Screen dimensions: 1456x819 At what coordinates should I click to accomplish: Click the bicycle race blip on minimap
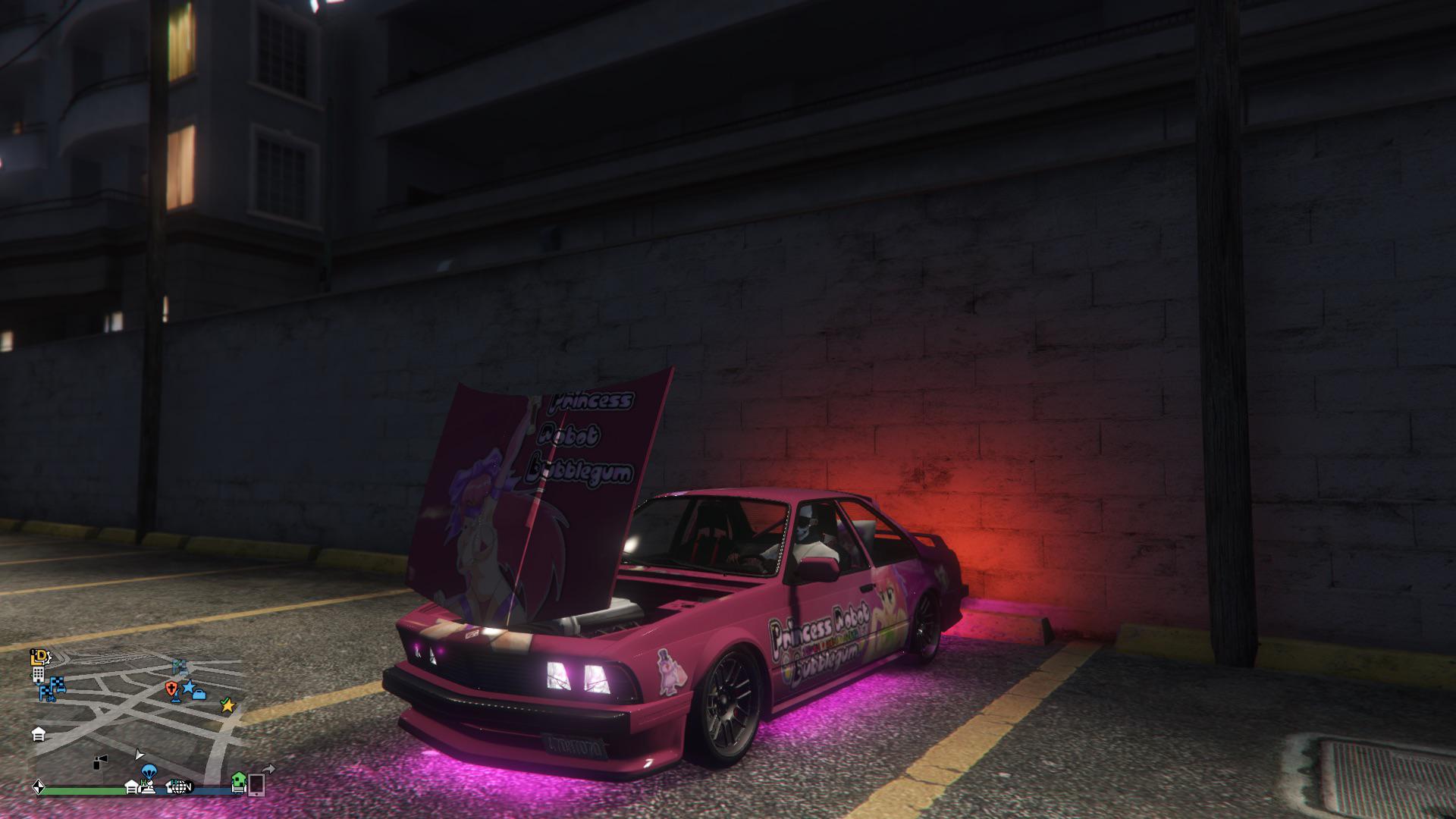tap(51, 698)
